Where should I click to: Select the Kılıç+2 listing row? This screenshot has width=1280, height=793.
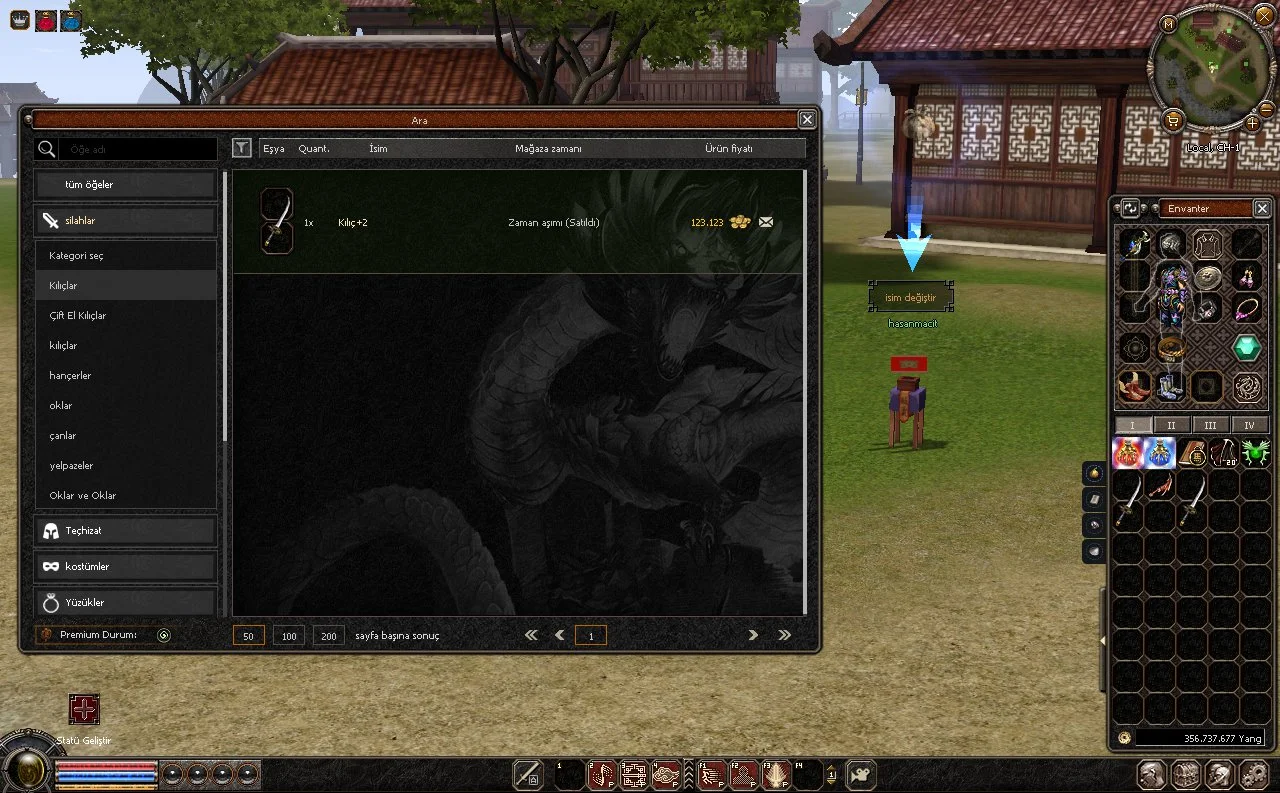coord(518,222)
